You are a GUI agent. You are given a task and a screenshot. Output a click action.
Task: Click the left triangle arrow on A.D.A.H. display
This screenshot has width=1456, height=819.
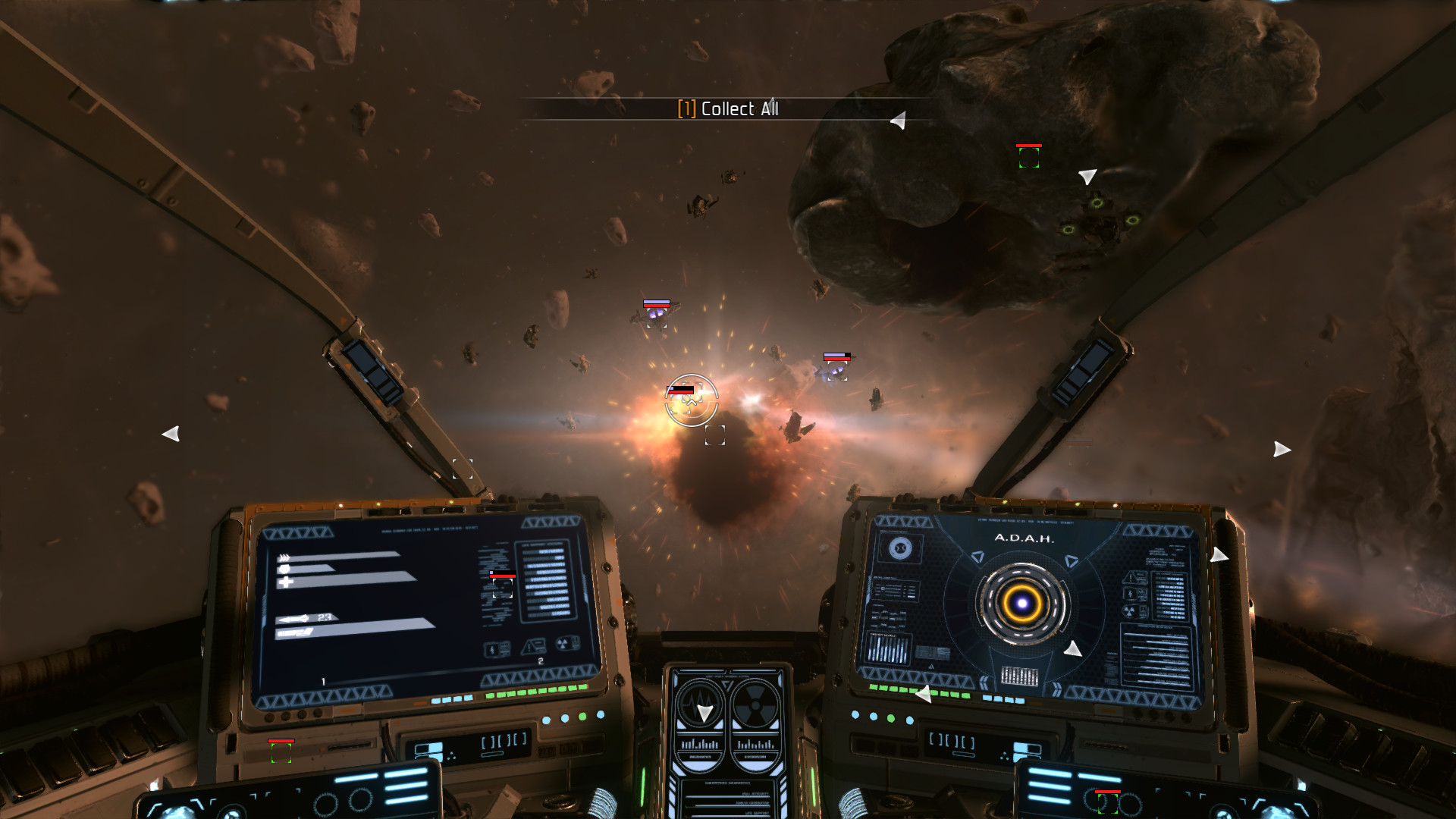click(978, 557)
